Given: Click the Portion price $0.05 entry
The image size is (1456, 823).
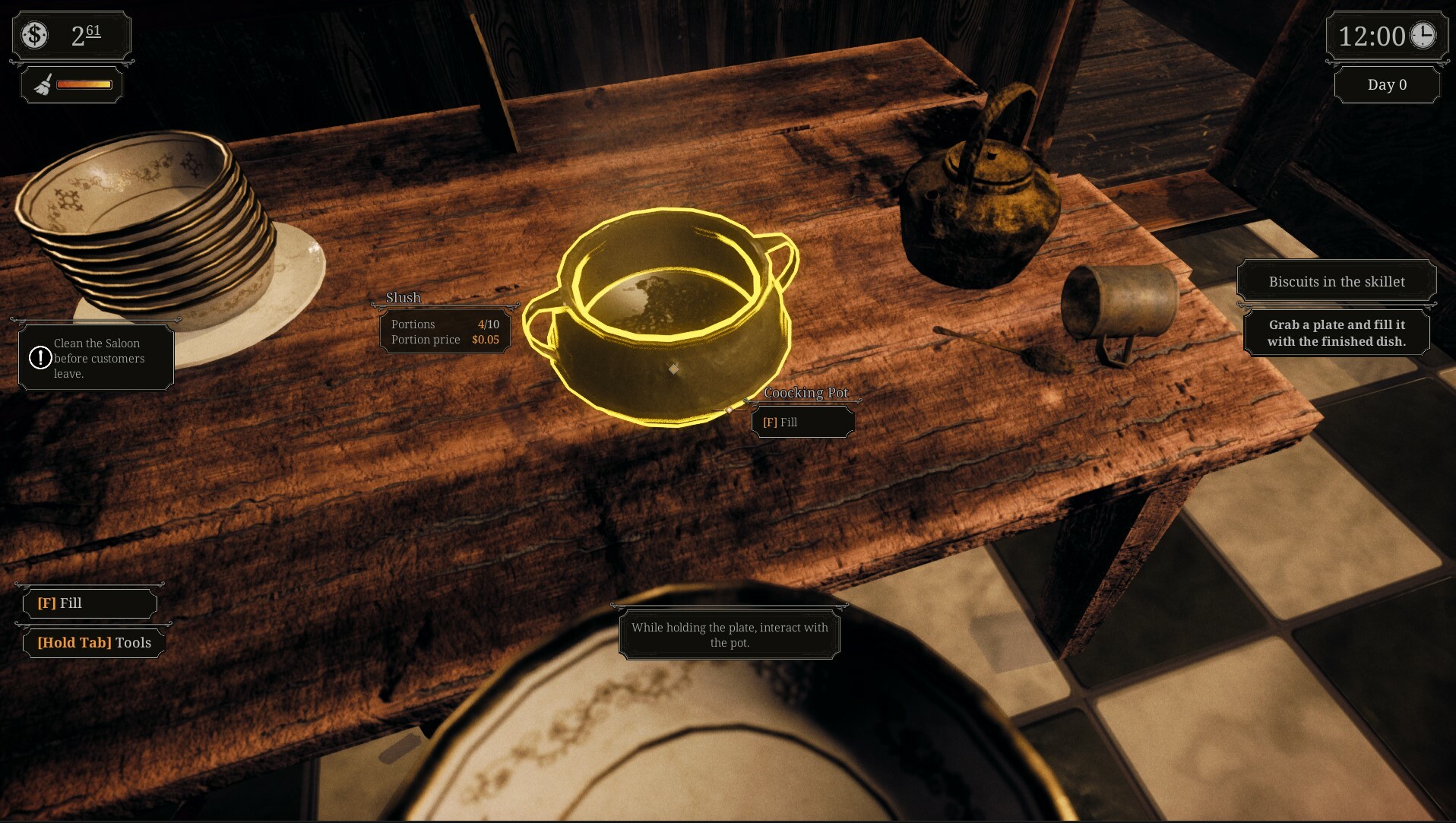Looking at the screenshot, I should [445, 340].
